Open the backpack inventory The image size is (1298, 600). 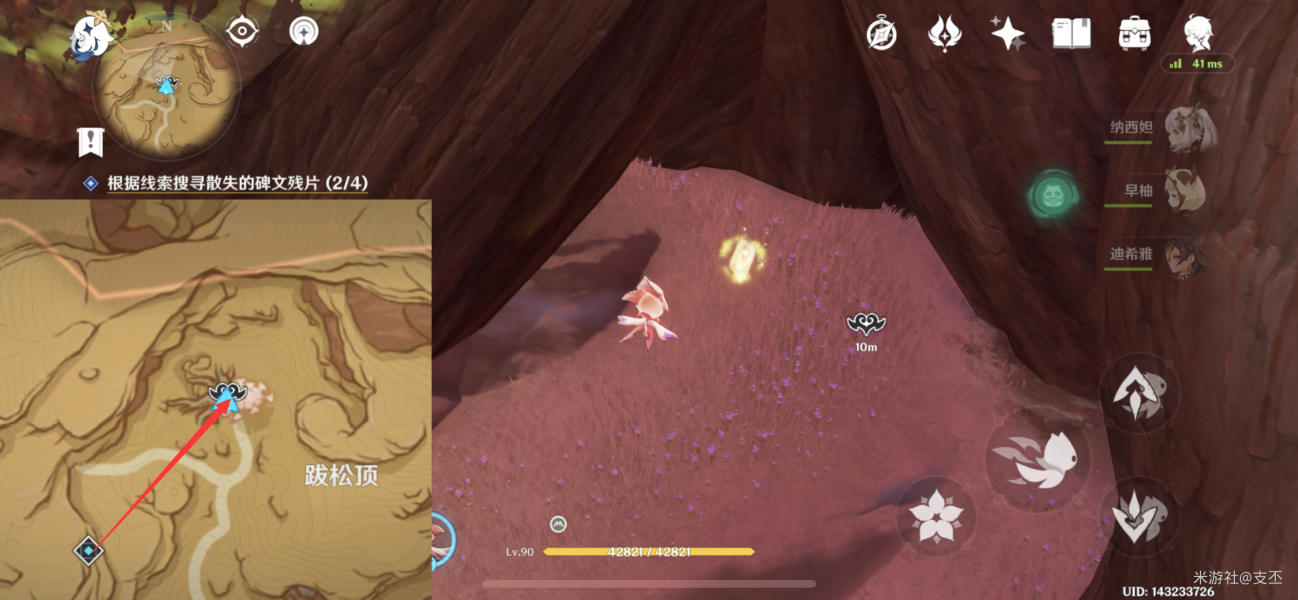[1133, 34]
